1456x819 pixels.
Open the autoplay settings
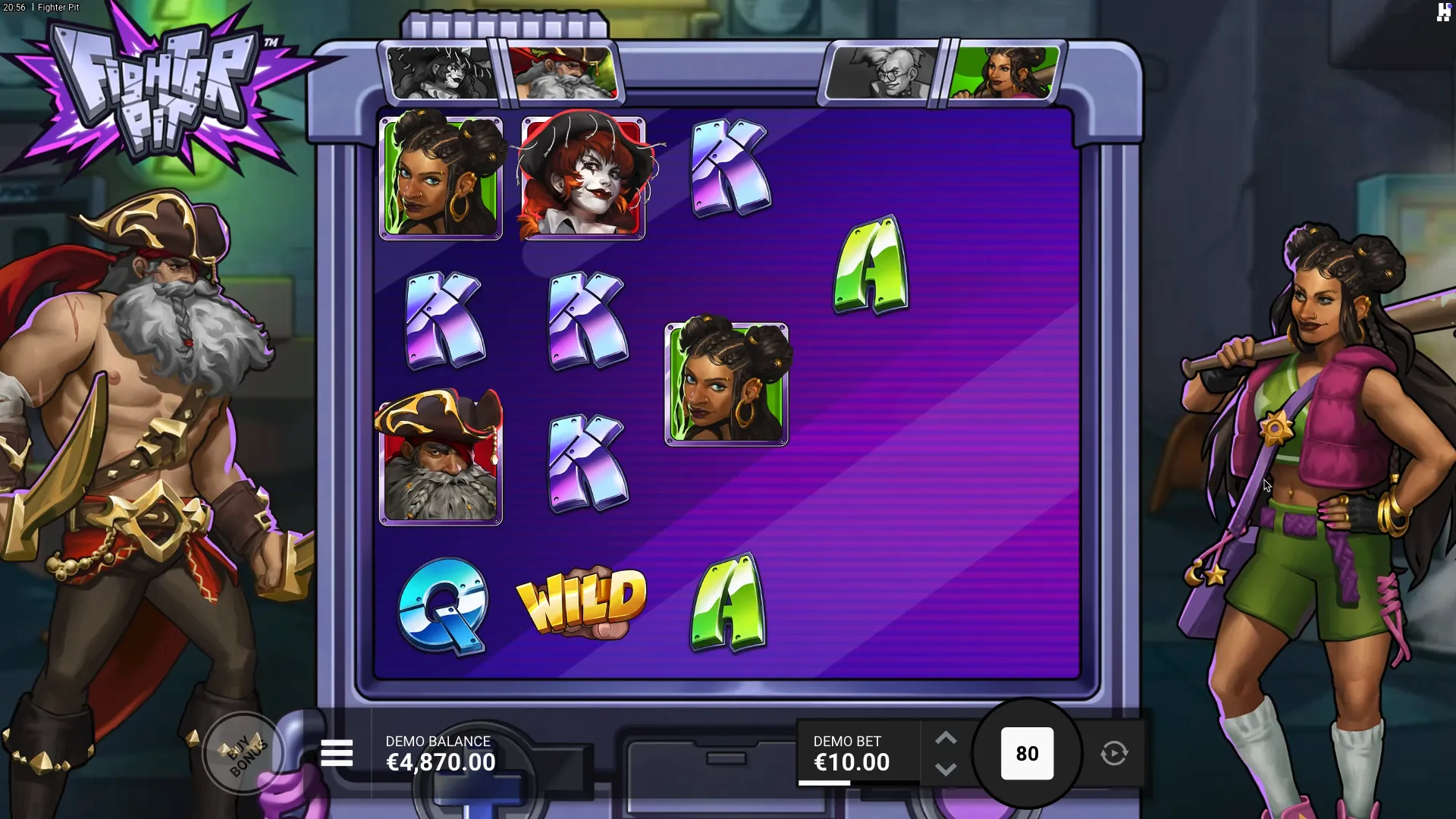[1114, 754]
